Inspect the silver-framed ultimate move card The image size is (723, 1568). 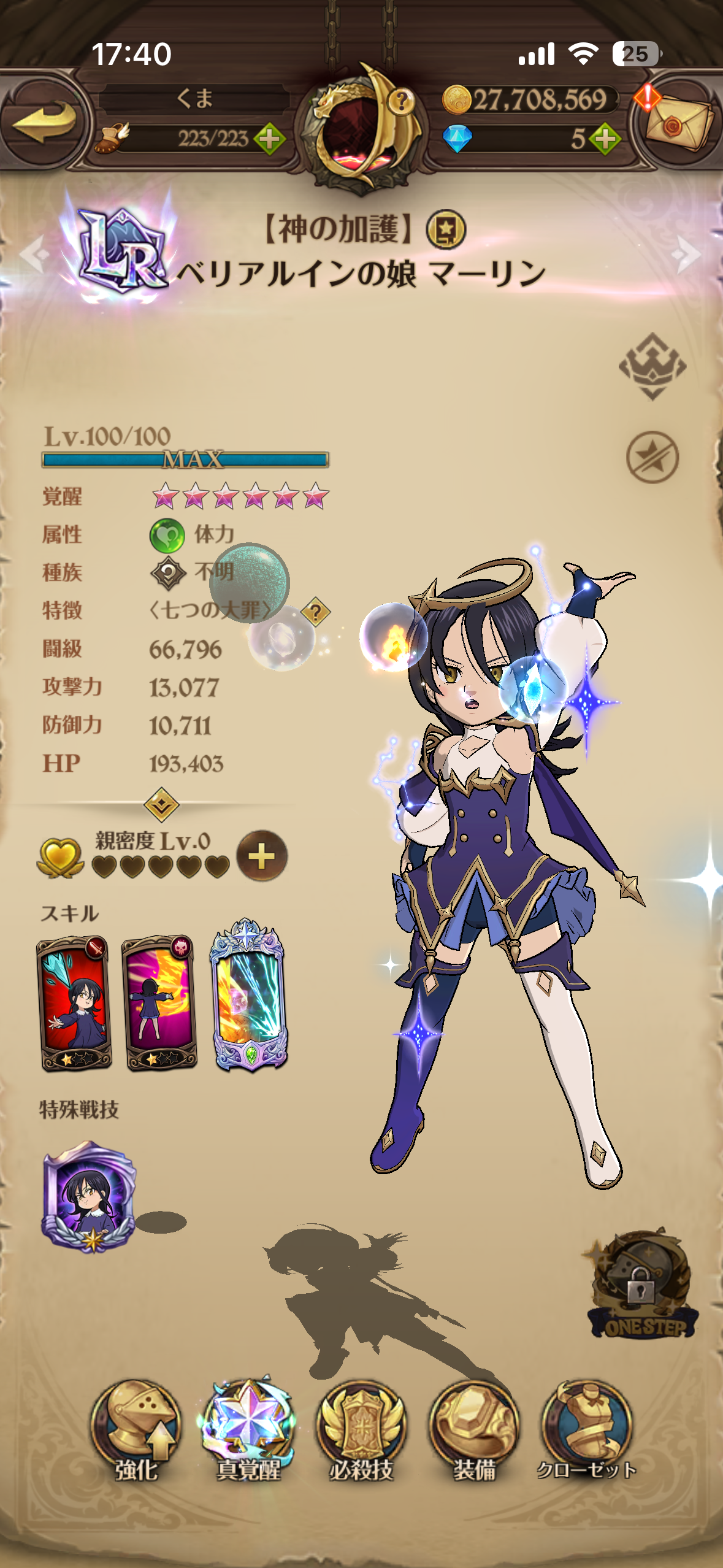click(x=248, y=996)
